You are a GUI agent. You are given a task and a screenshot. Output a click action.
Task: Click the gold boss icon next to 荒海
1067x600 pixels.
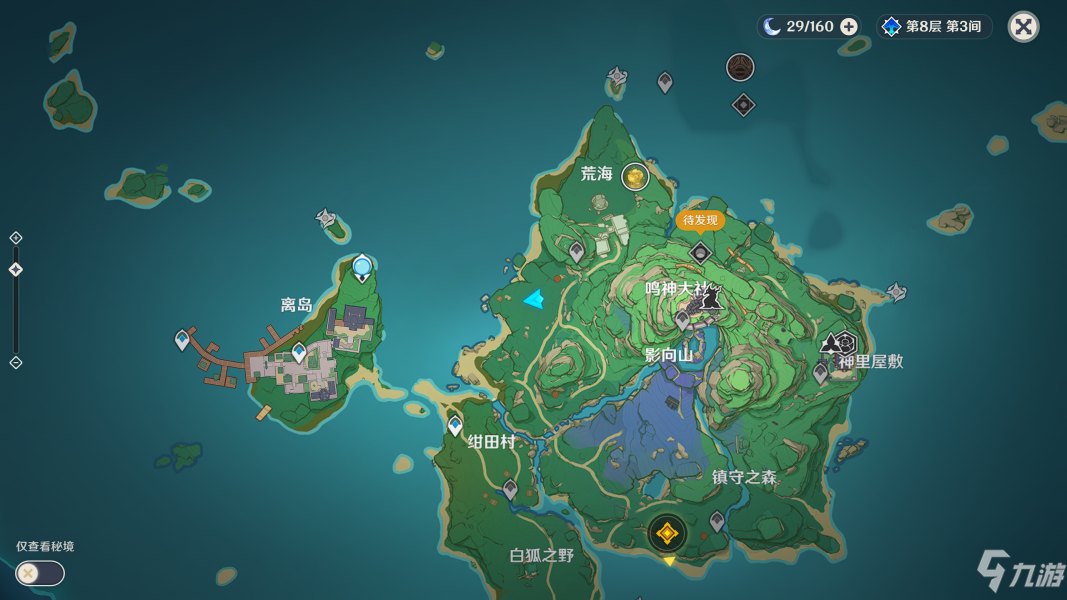click(635, 177)
